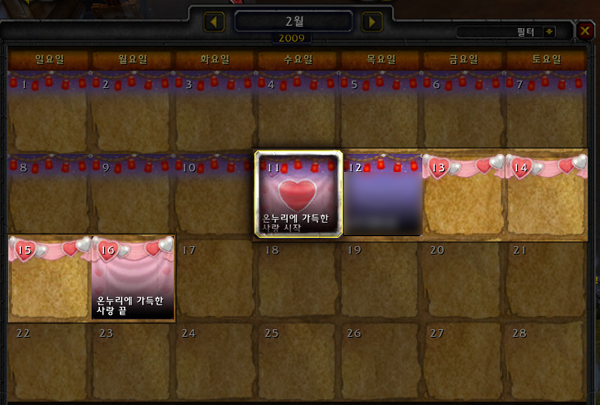The width and height of the screenshot is (600, 405).
Task: Select February 14 day cell
Action: pos(547,194)
